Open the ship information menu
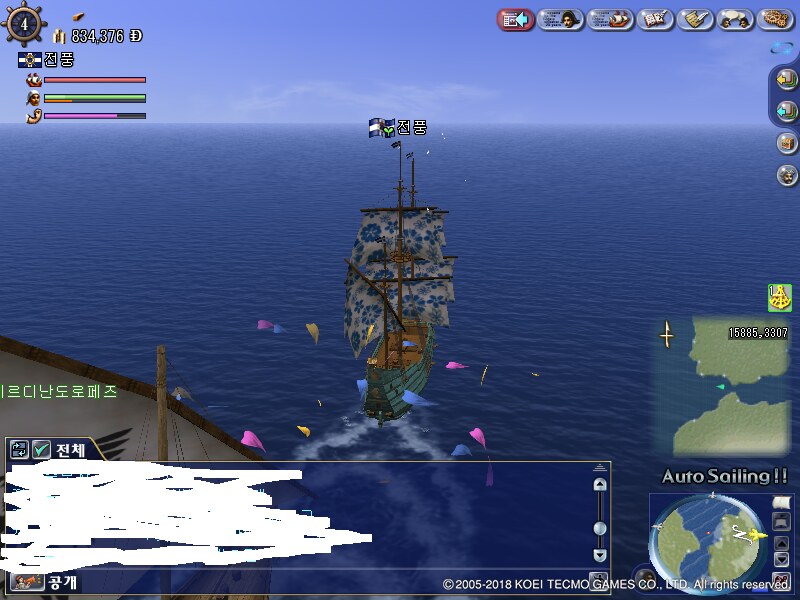 coord(610,19)
